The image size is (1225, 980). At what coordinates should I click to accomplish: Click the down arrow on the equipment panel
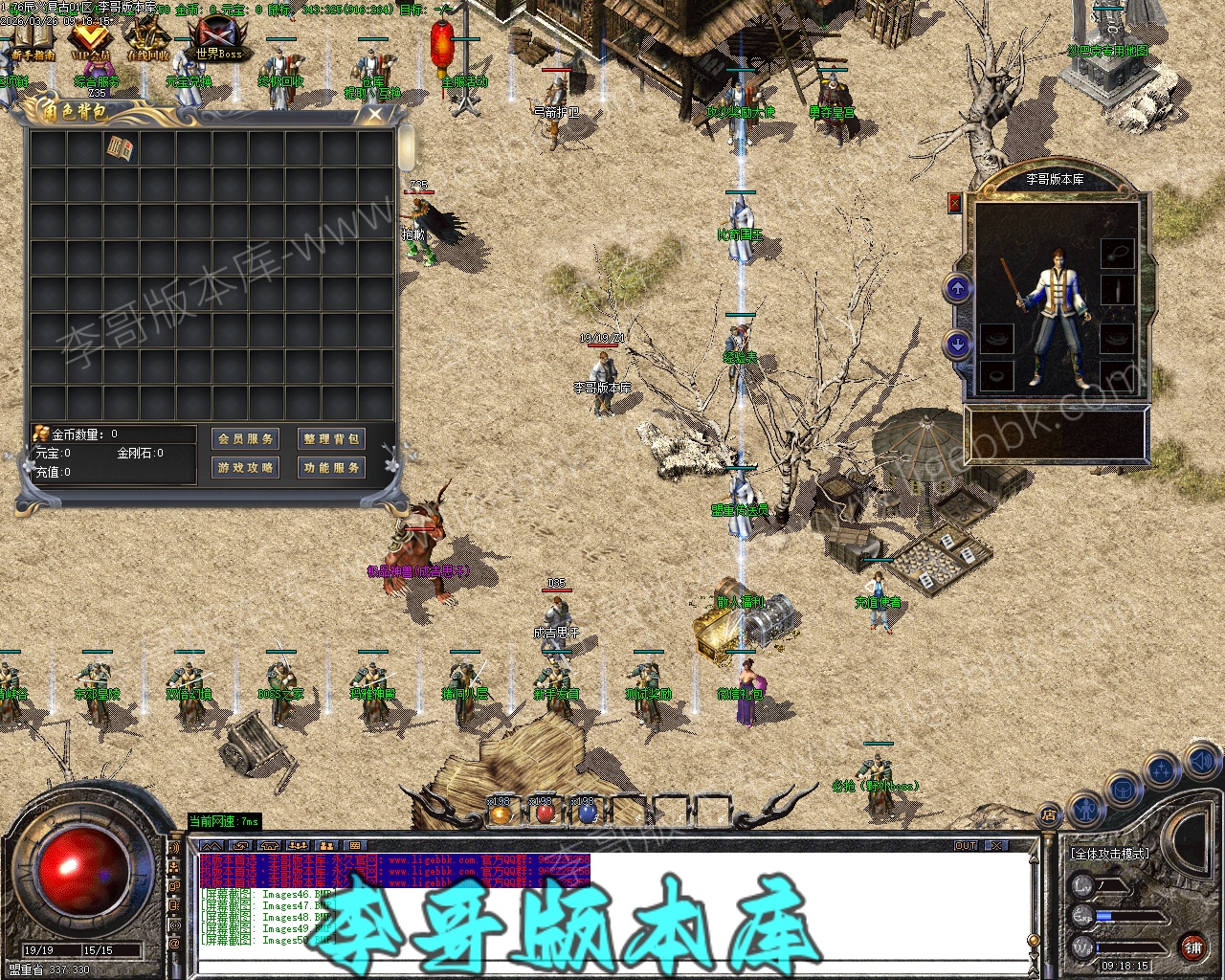[958, 345]
